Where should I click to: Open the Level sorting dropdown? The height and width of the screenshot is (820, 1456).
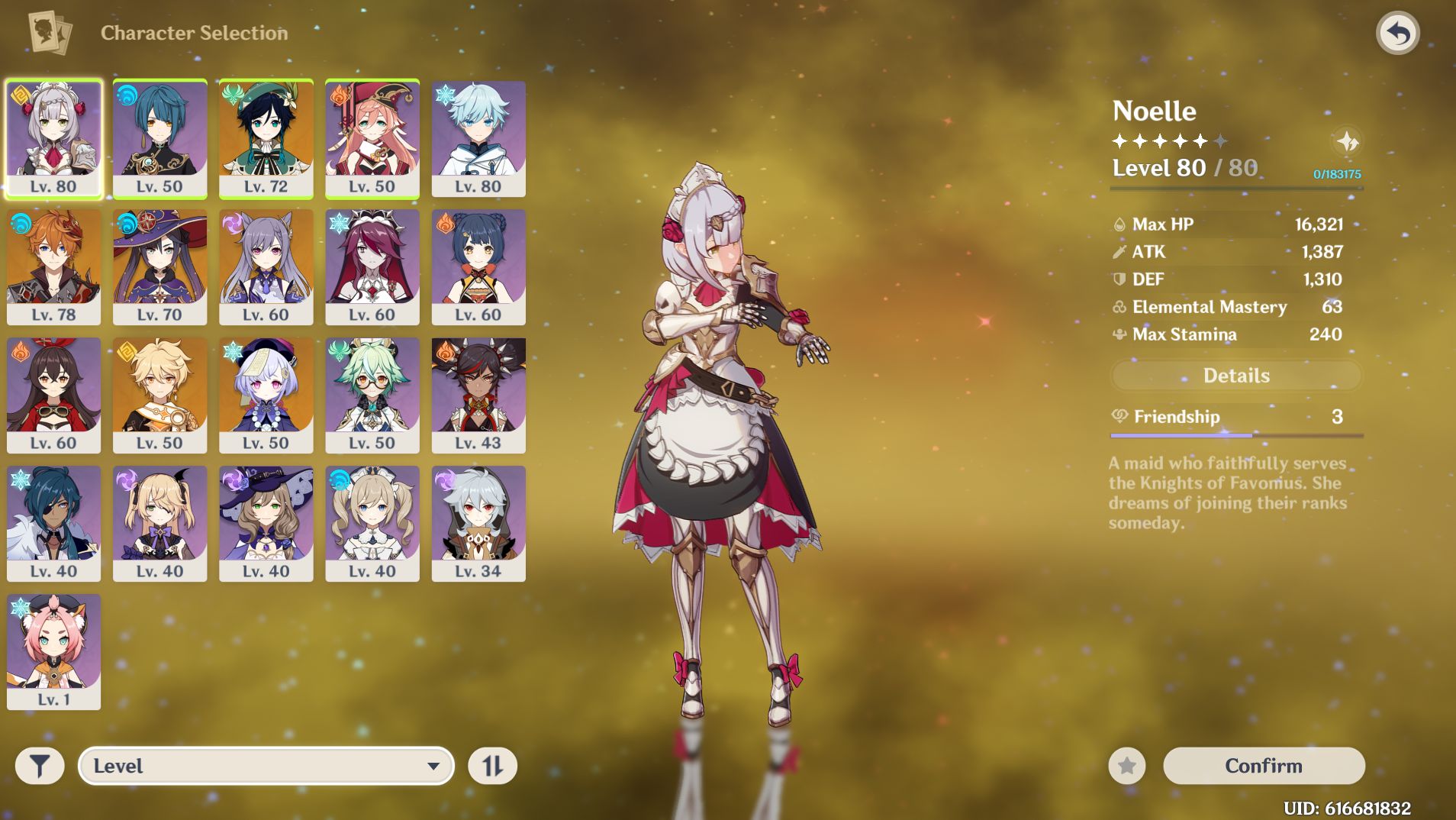coord(265,764)
